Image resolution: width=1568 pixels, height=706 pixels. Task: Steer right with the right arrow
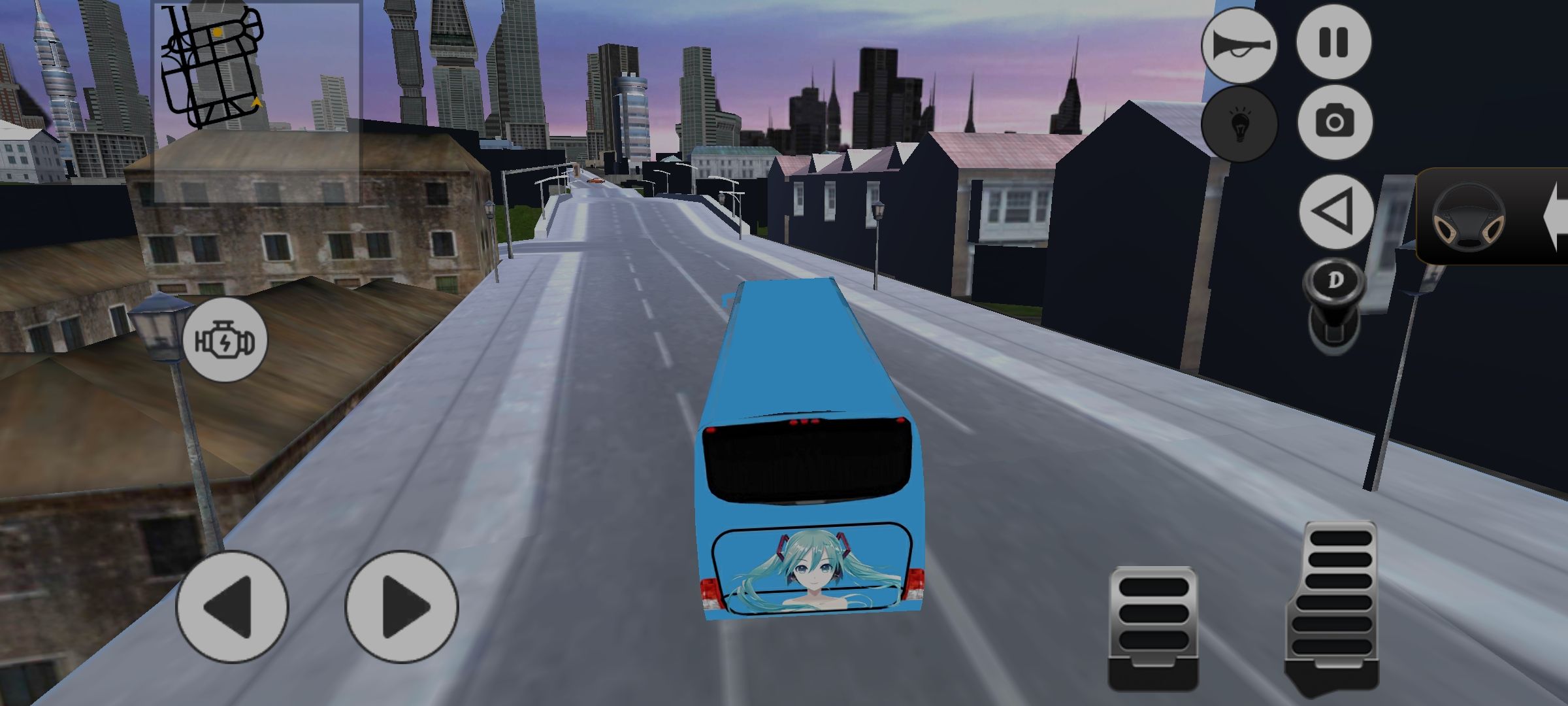(x=402, y=607)
